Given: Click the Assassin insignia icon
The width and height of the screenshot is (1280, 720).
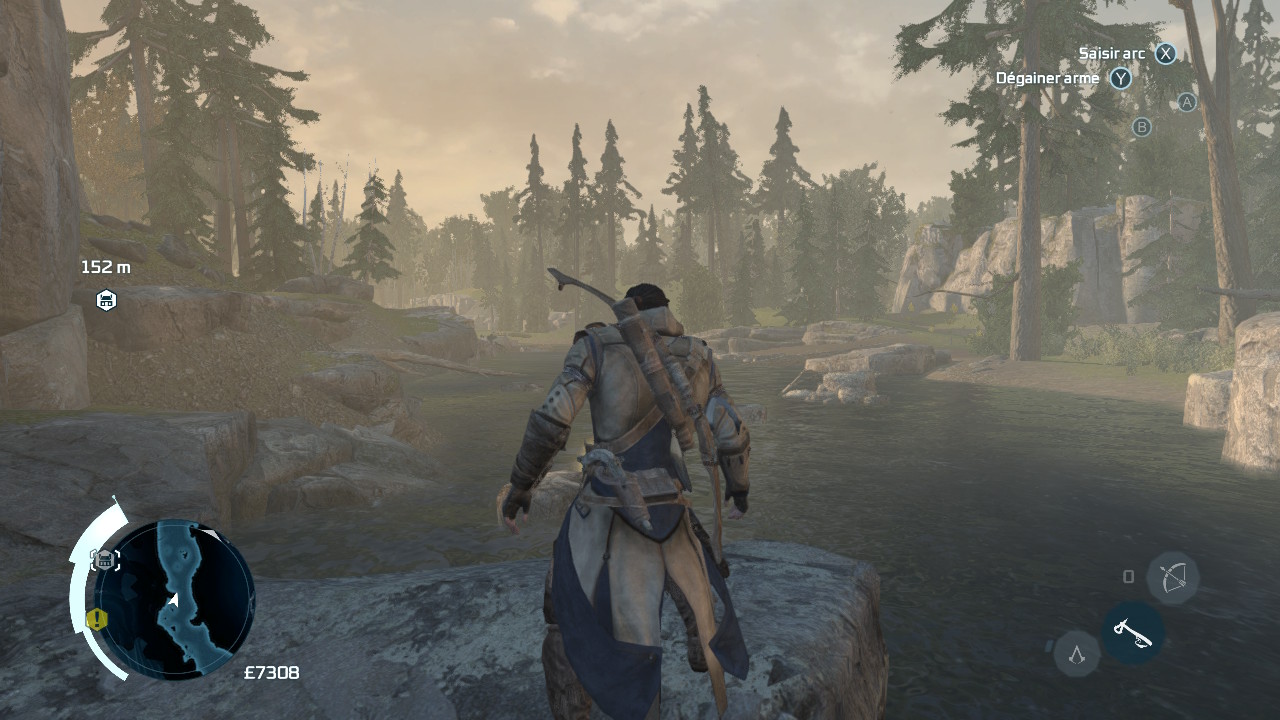Looking at the screenshot, I should [x=1077, y=654].
